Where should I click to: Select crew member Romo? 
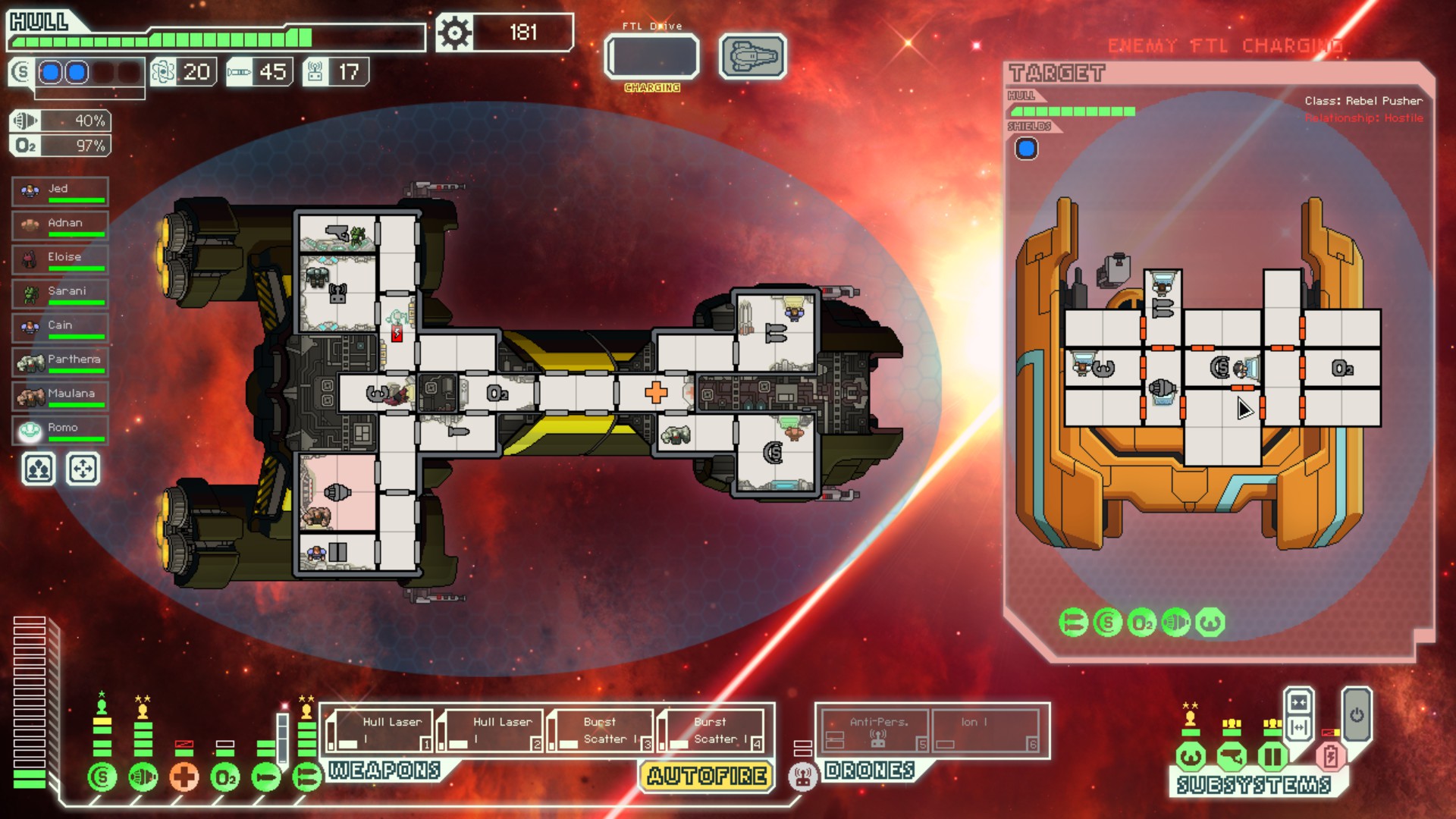[61, 430]
